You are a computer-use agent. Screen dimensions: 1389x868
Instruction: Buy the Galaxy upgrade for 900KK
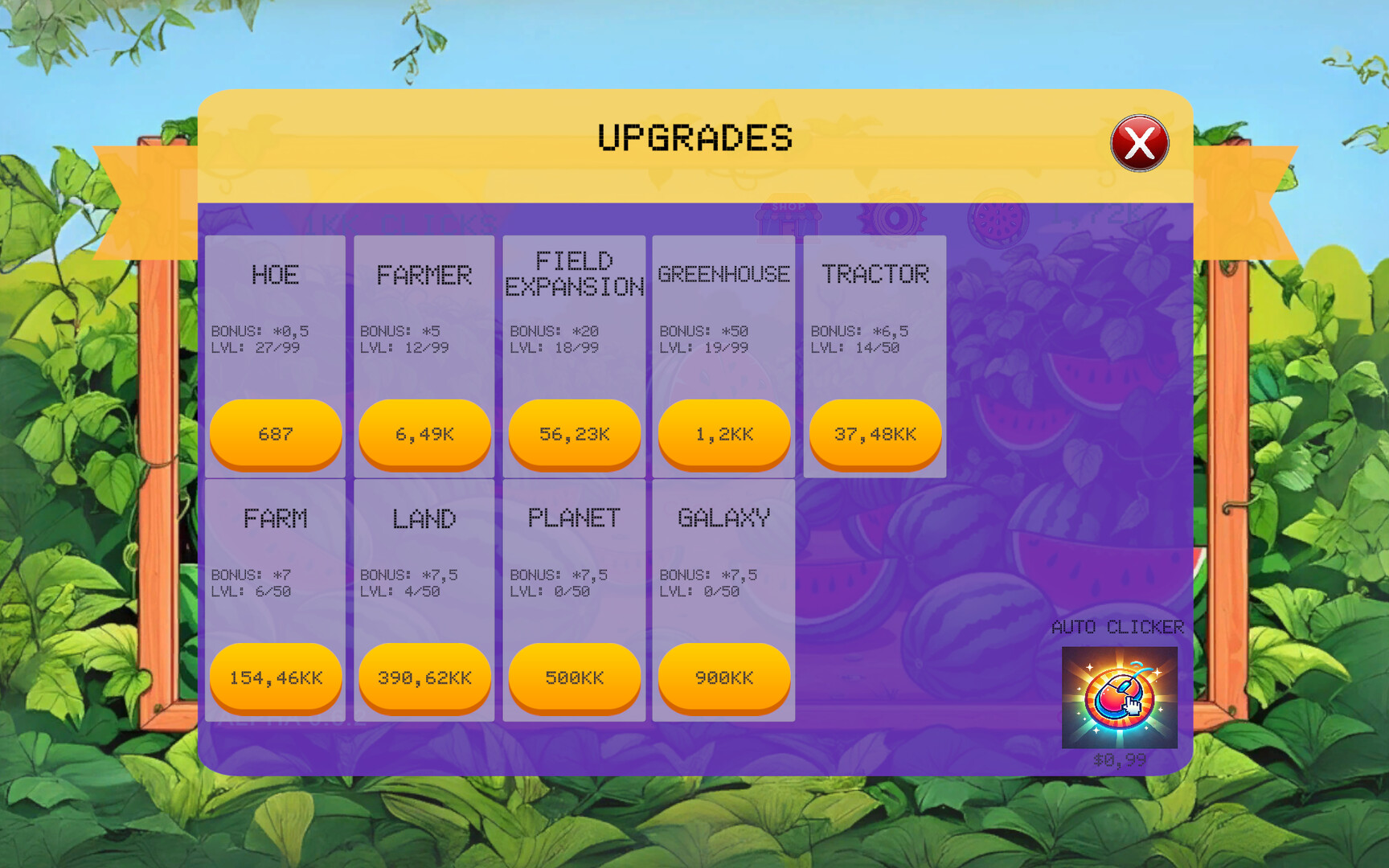click(723, 678)
